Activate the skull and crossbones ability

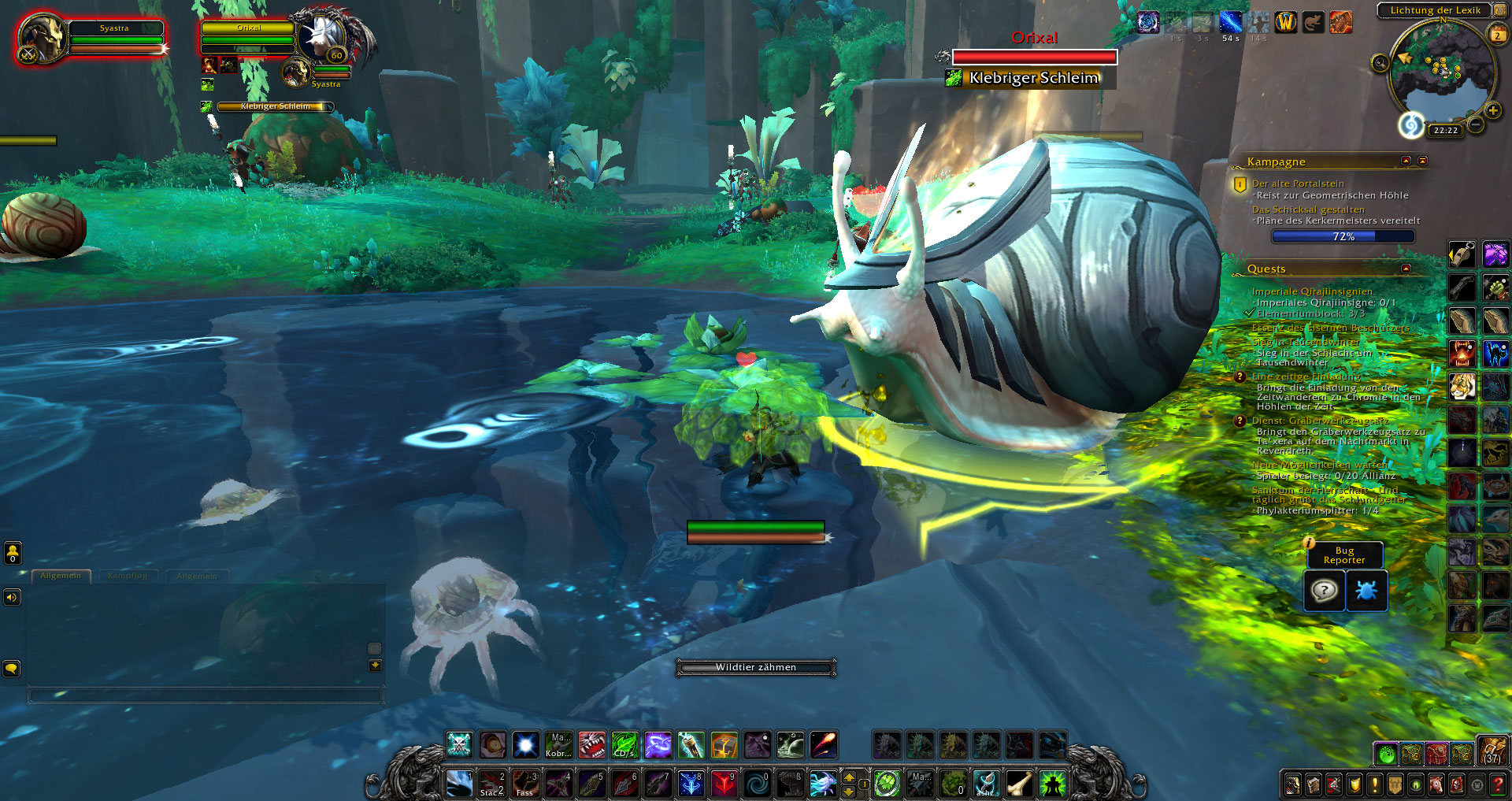(459, 744)
